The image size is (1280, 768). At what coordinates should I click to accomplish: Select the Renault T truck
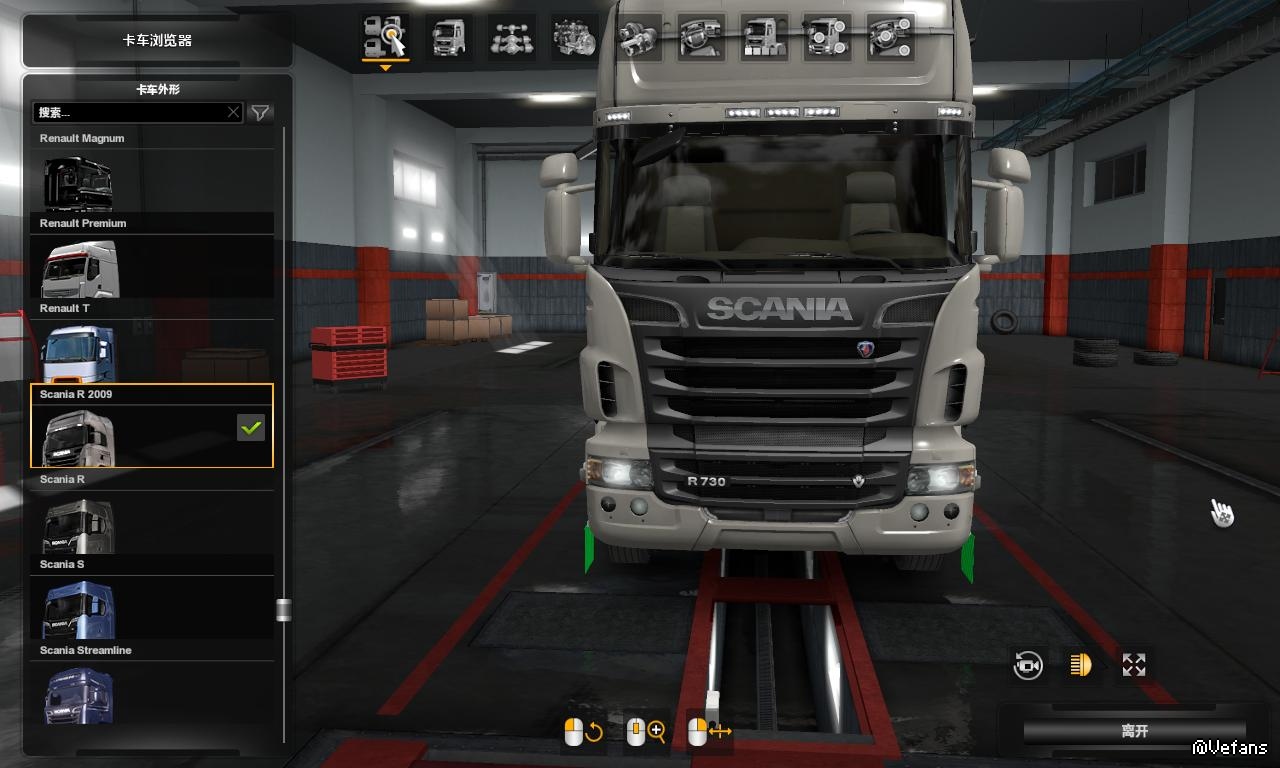coord(77,354)
